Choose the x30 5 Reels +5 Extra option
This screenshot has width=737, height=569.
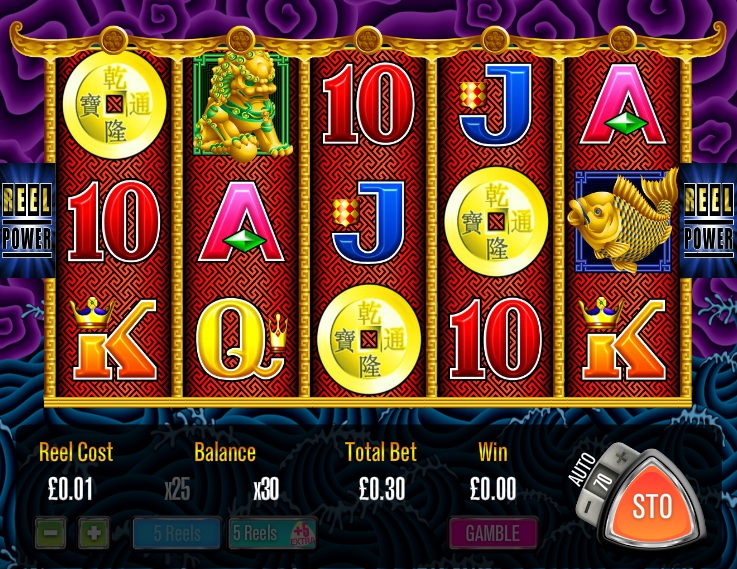[272, 533]
